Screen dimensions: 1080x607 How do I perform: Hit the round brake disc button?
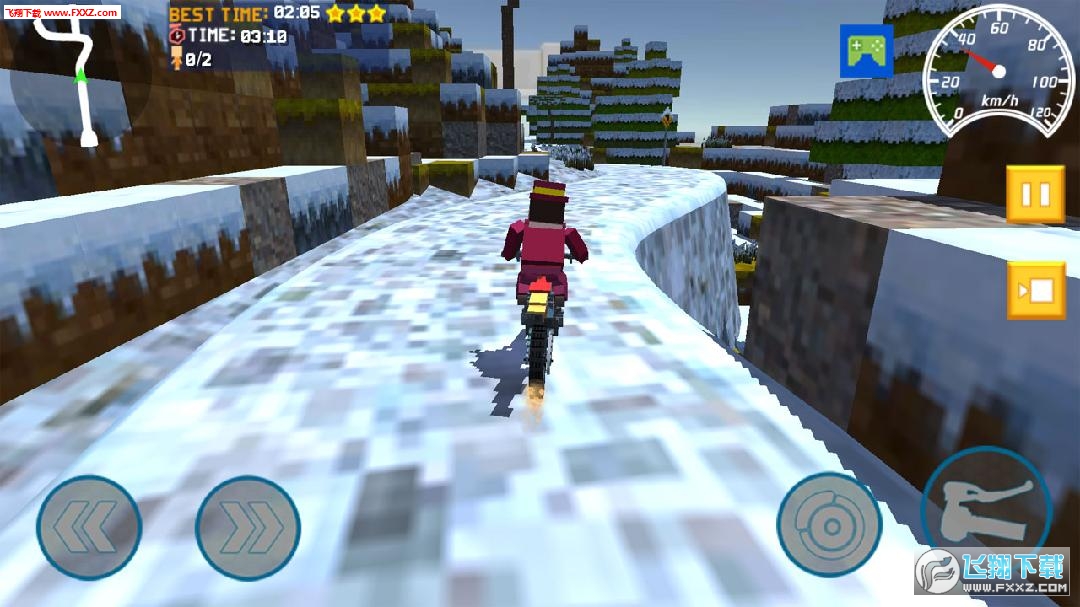829,524
